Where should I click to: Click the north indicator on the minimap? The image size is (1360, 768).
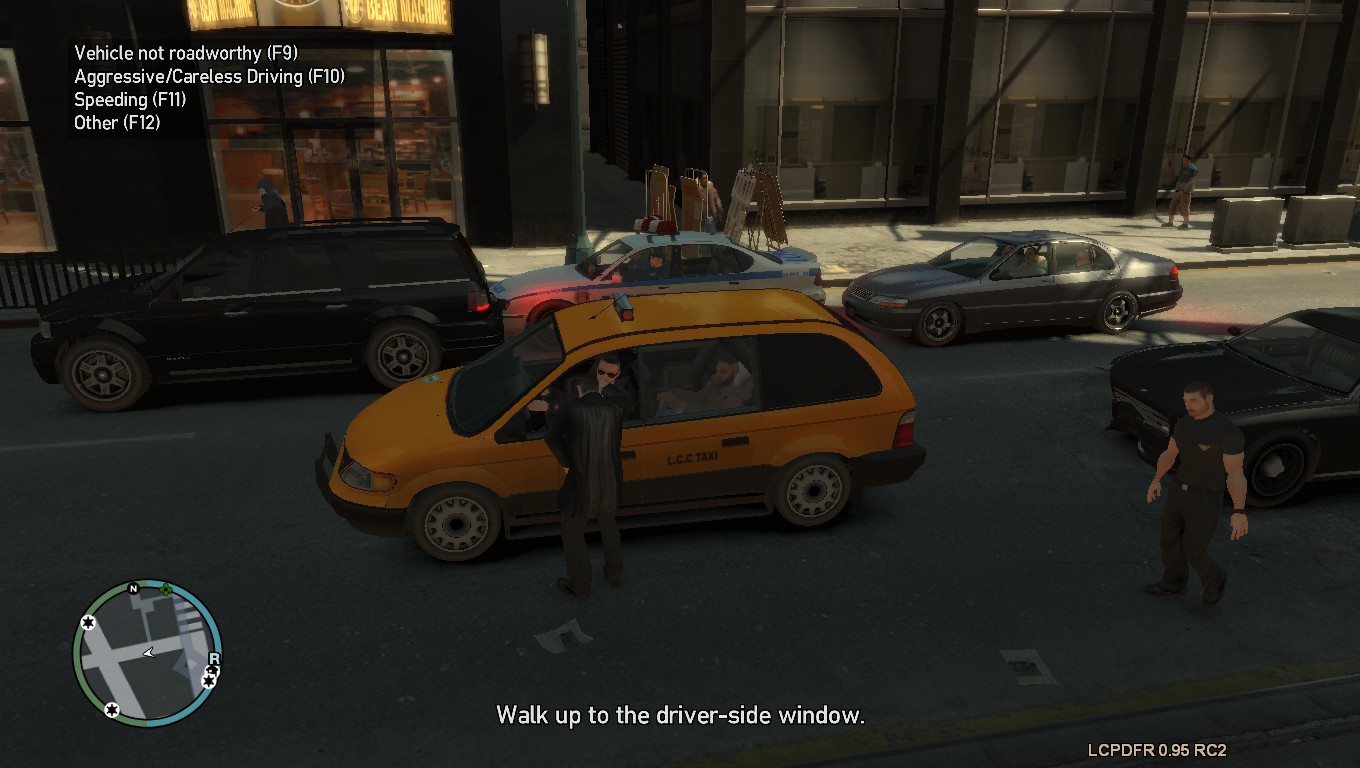point(133,589)
